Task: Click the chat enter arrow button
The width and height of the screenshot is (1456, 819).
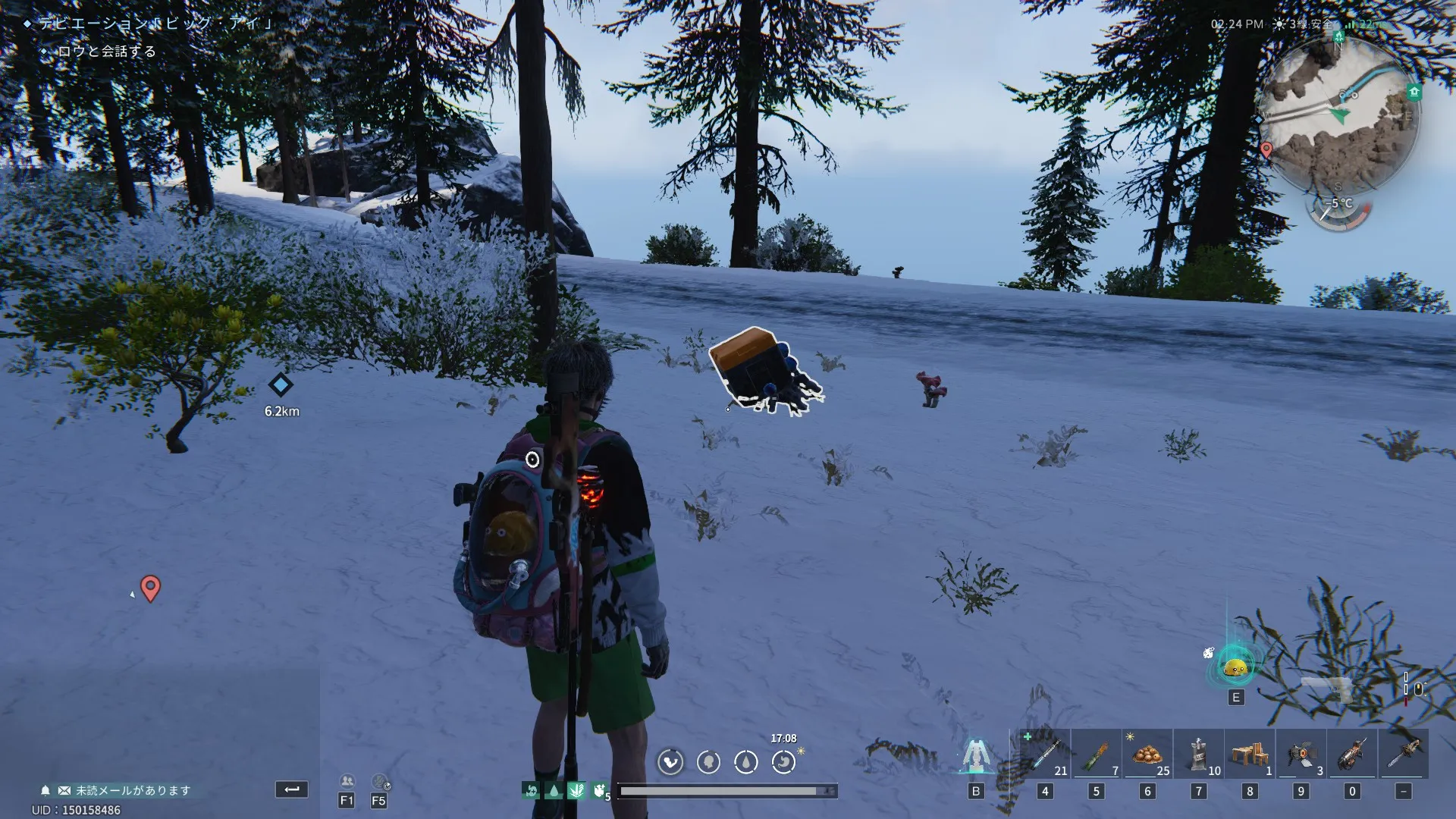Action: (x=291, y=789)
